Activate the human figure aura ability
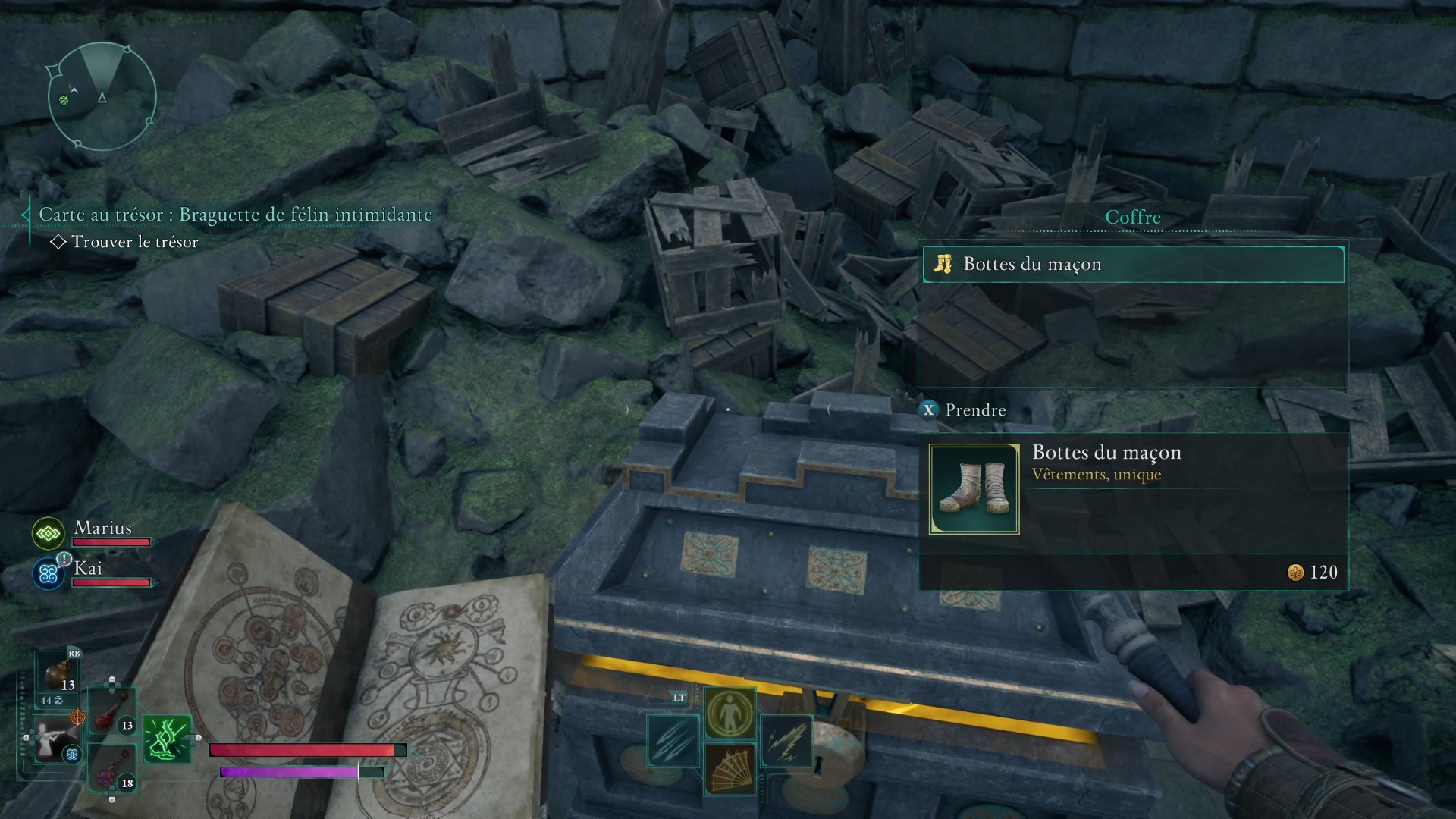 [730, 713]
